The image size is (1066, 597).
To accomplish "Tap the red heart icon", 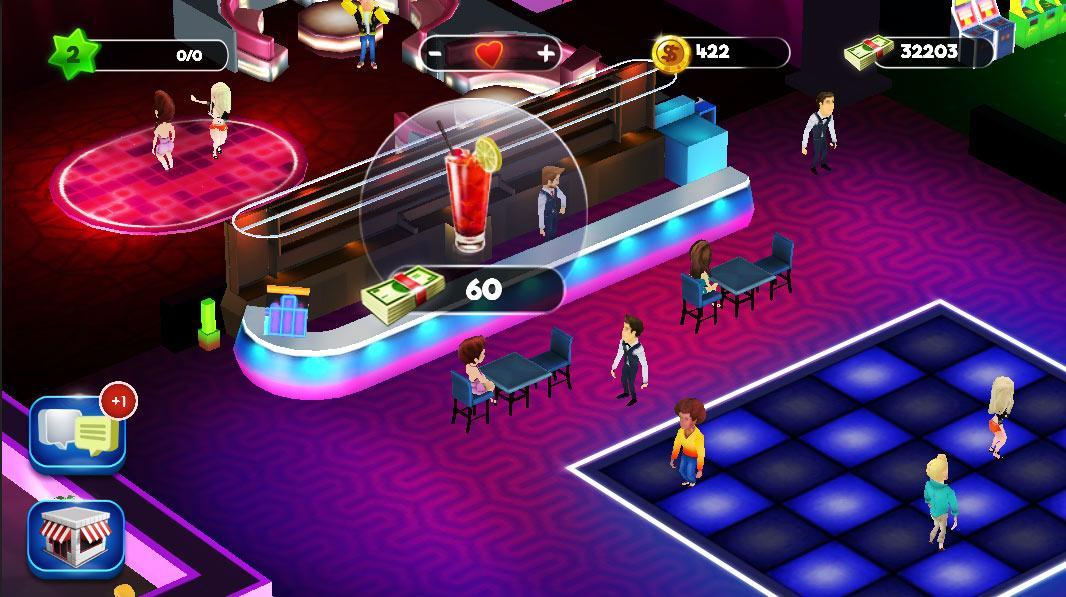I will pyautogui.click(x=491, y=54).
